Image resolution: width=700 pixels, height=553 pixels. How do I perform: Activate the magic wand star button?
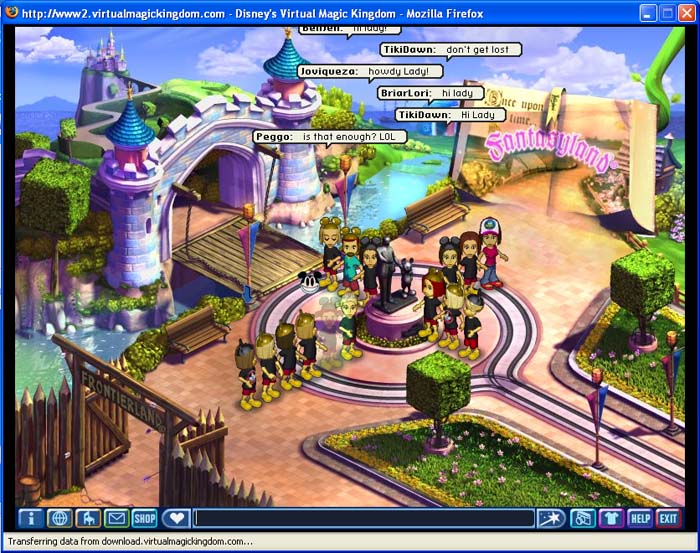coord(550,518)
